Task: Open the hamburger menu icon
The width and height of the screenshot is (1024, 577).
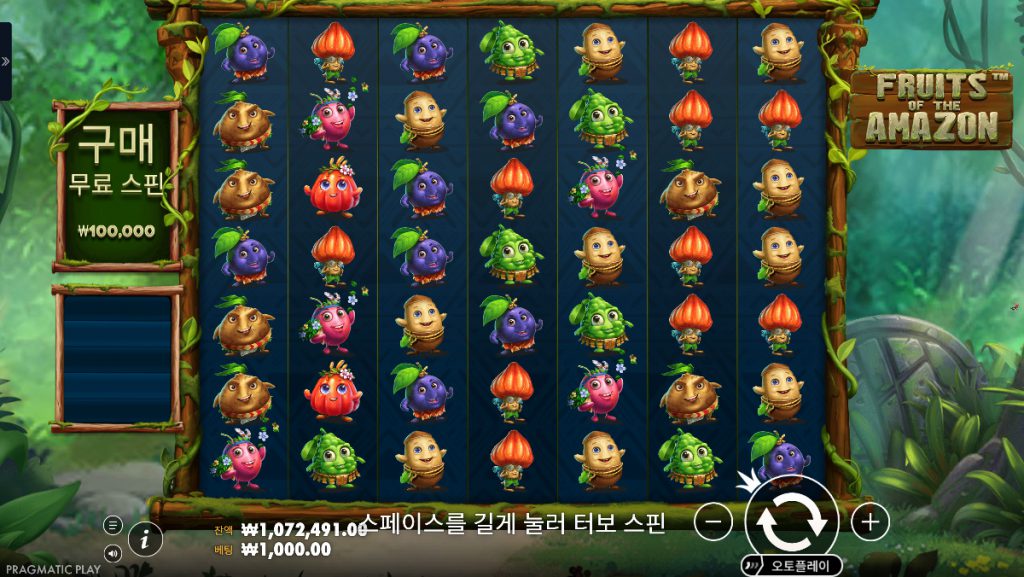Action: pyautogui.click(x=113, y=525)
